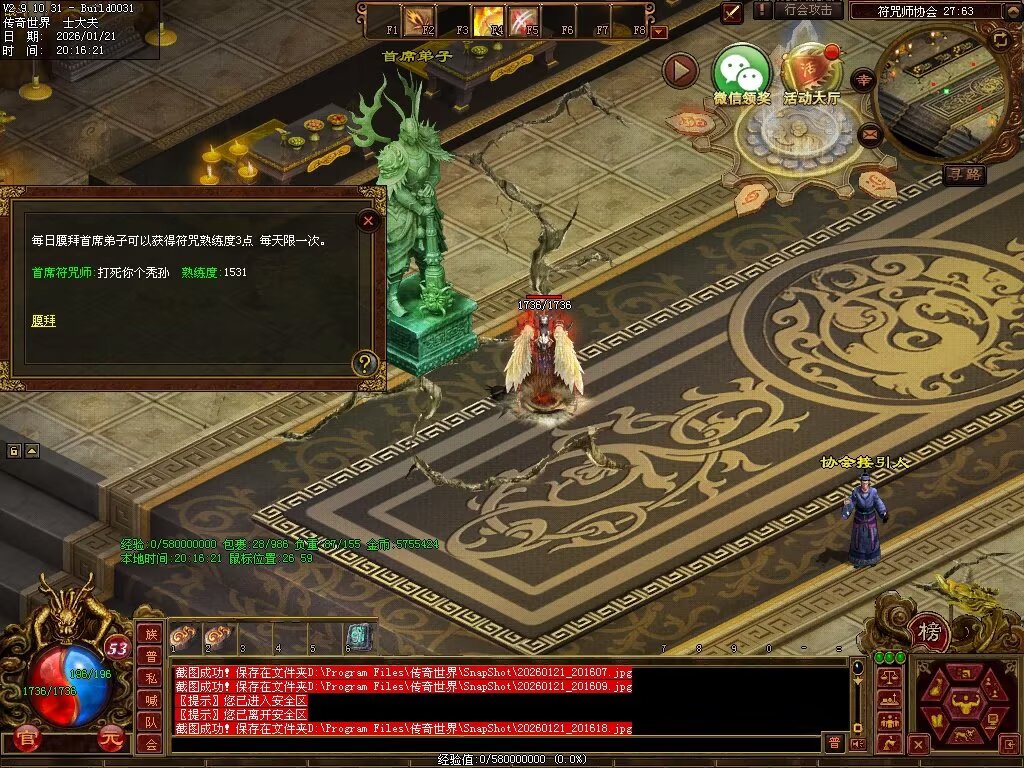Open the question mark help in the dialog
Image resolution: width=1024 pixels, height=768 pixels.
[366, 363]
